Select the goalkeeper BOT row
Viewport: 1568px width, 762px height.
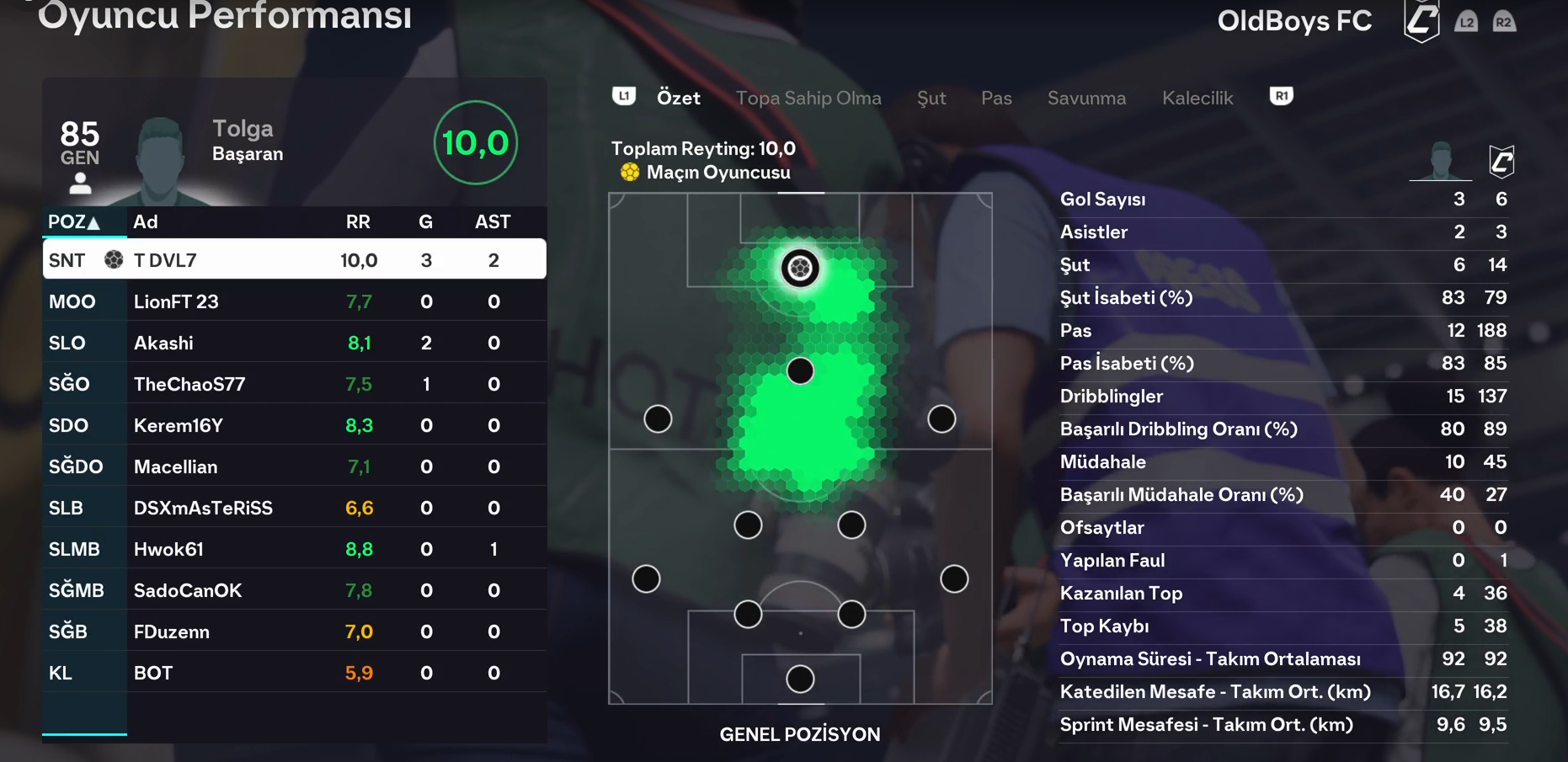click(x=294, y=673)
